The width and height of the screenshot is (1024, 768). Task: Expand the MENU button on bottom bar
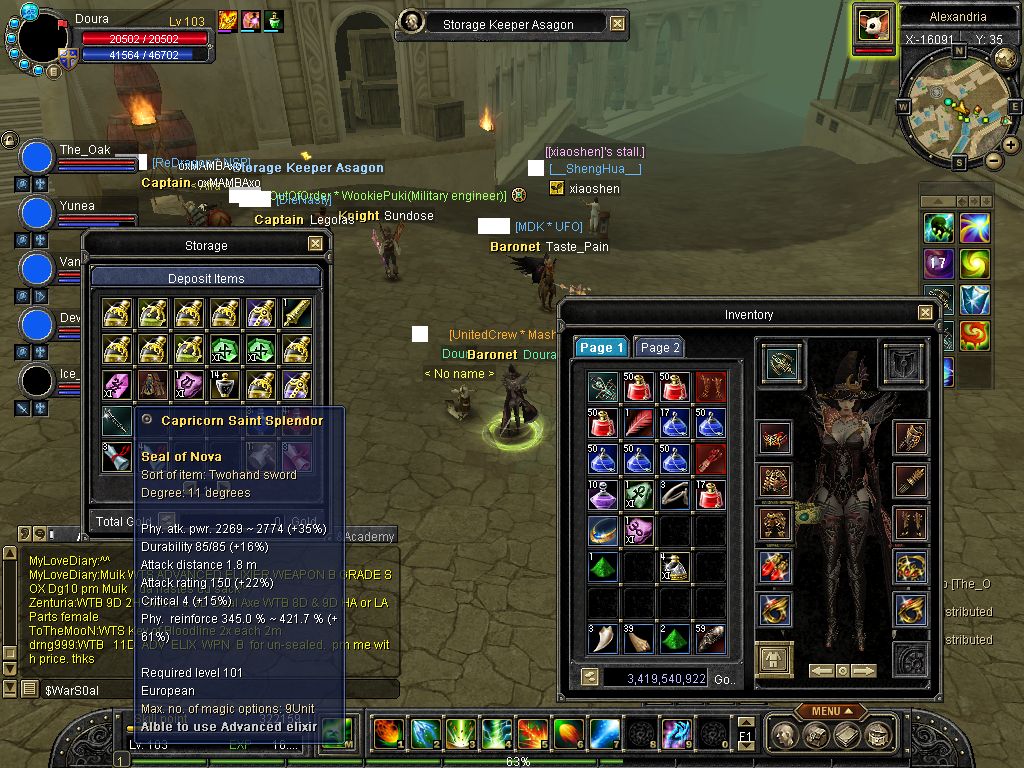pyautogui.click(x=830, y=711)
